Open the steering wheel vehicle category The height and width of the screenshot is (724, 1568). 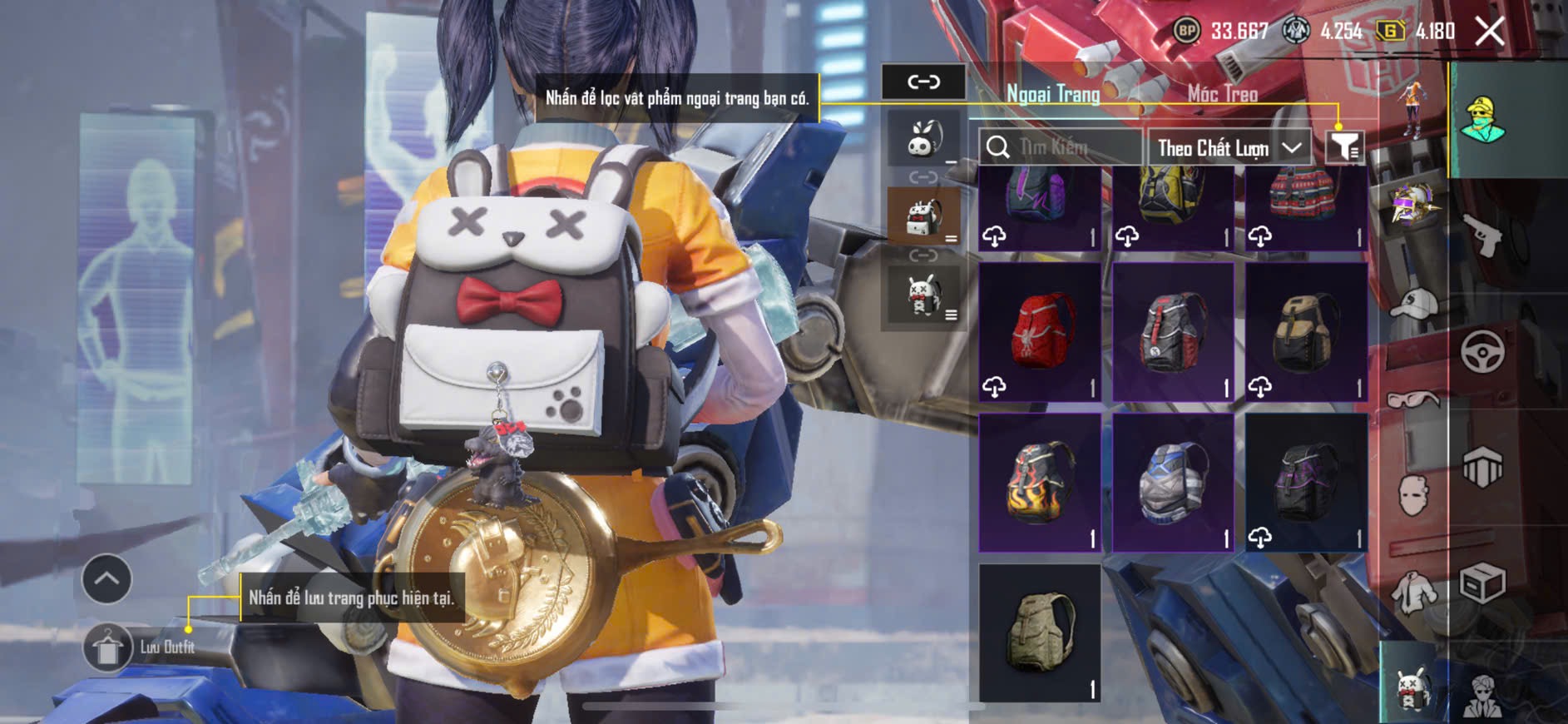[x=1482, y=352]
